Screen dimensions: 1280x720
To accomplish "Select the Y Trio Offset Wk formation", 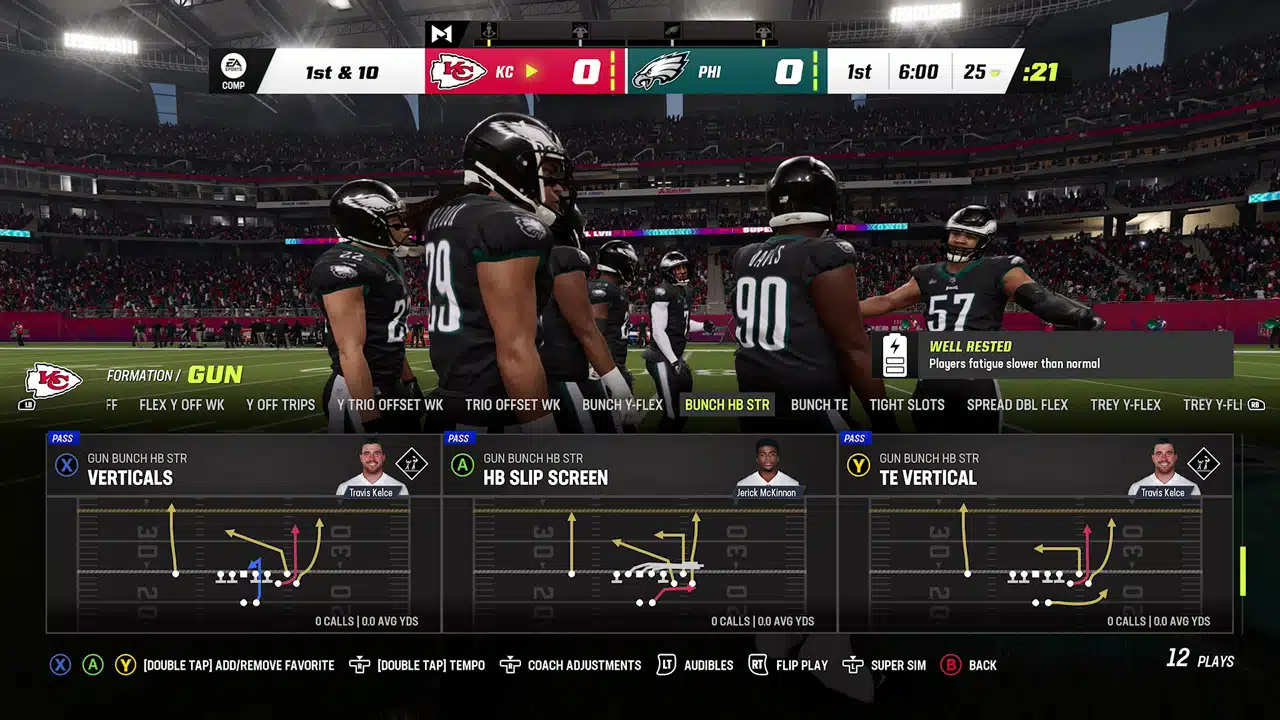I will (390, 405).
